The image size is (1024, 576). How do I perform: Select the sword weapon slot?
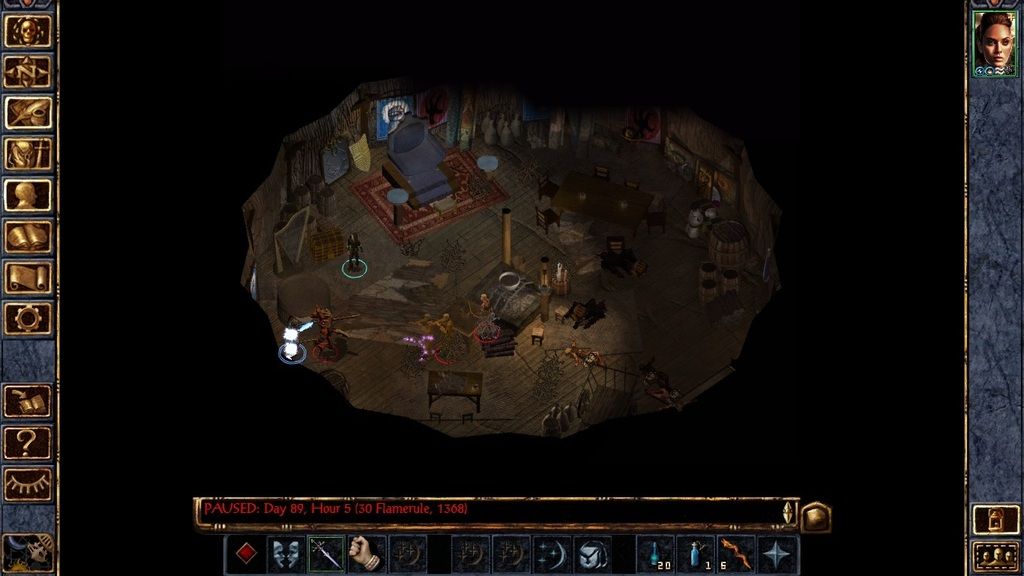tap(326, 554)
